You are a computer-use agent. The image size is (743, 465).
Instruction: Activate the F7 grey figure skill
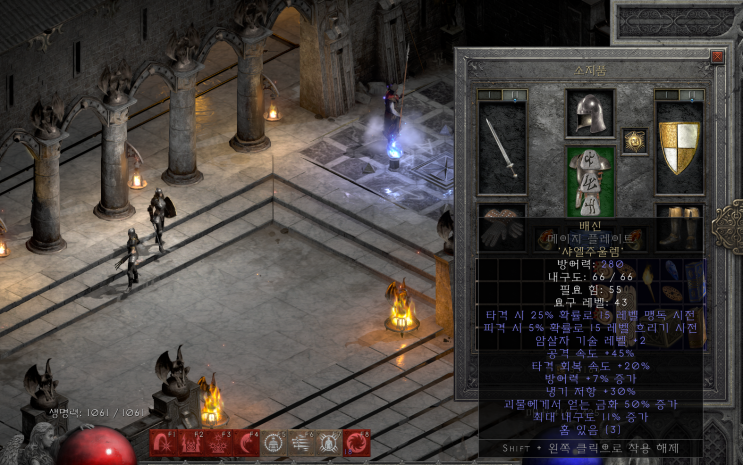(x=330, y=444)
